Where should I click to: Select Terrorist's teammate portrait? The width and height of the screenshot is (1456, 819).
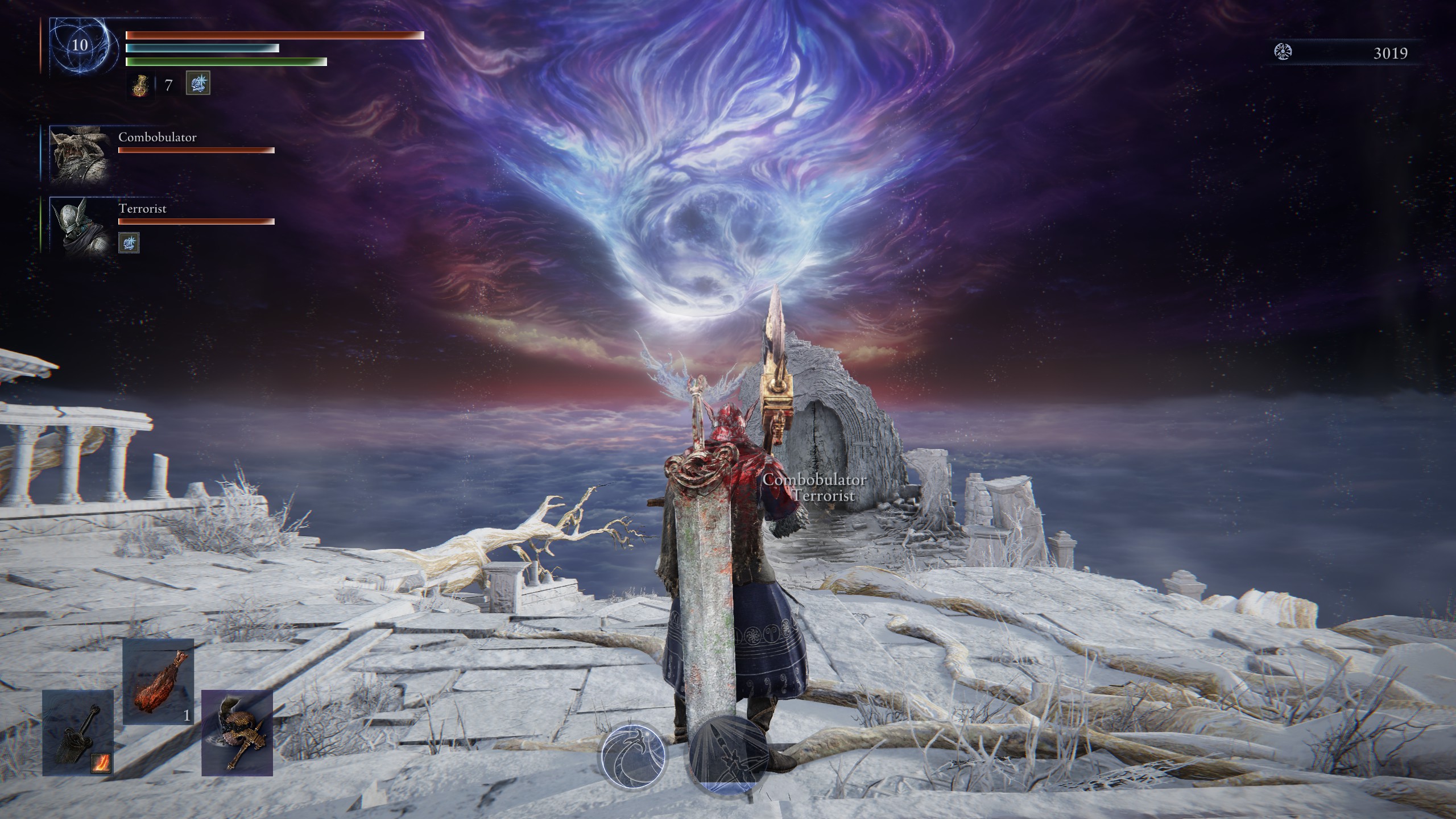[80, 225]
